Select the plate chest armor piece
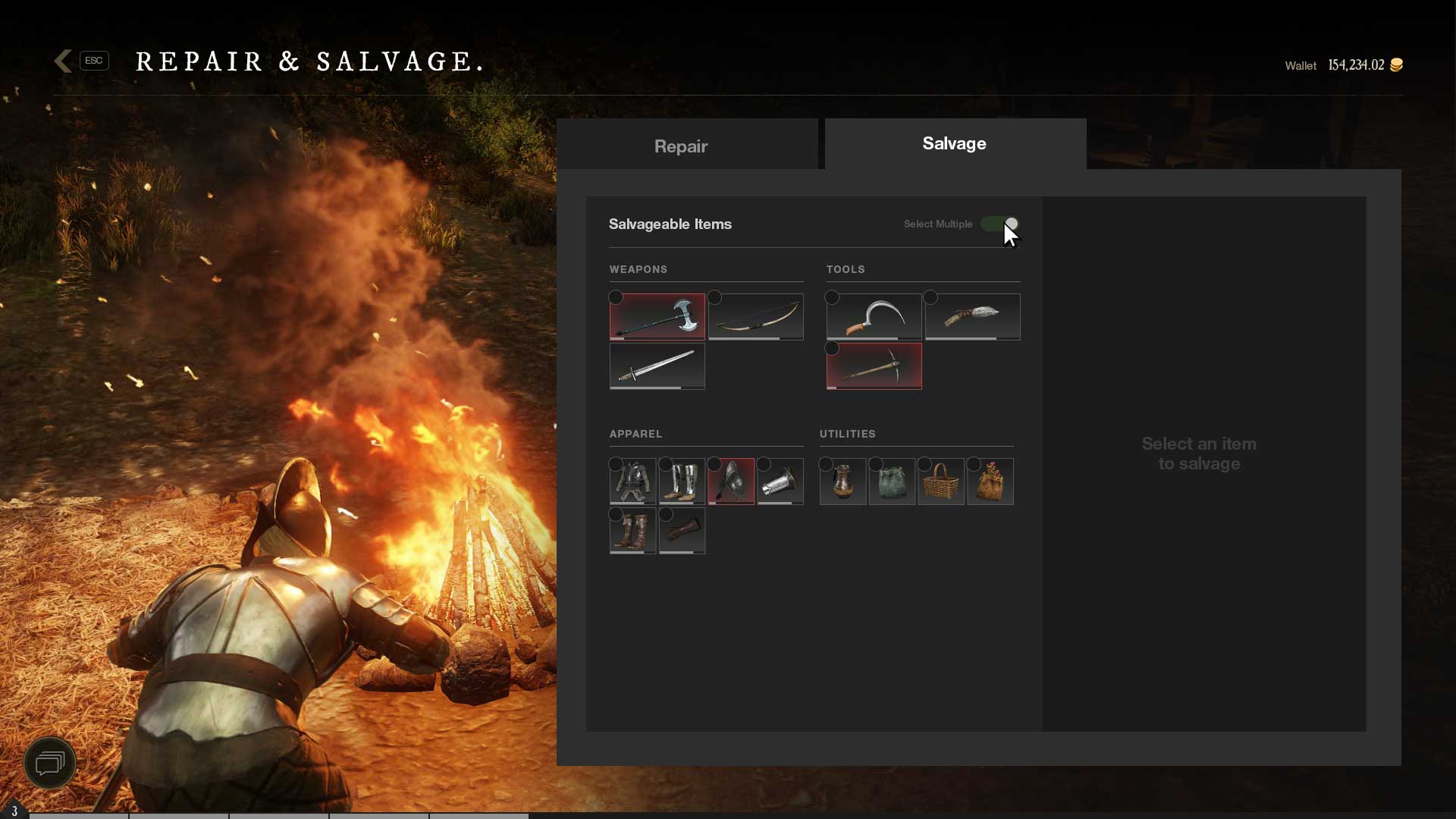Viewport: 1456px width, 819px height. (x=632, y=482)
